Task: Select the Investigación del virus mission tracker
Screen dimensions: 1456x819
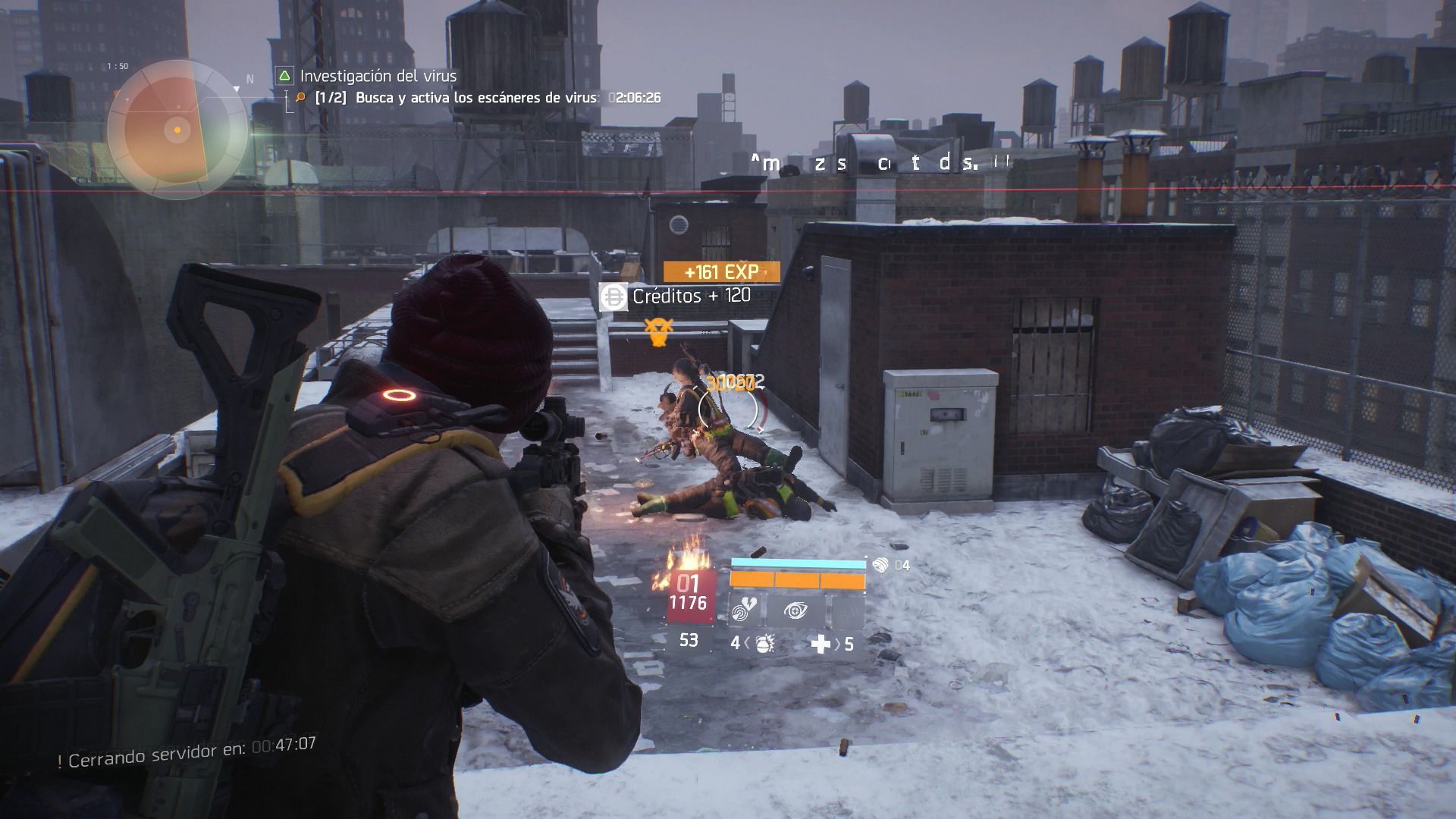Action: click(x=377, y=76)
